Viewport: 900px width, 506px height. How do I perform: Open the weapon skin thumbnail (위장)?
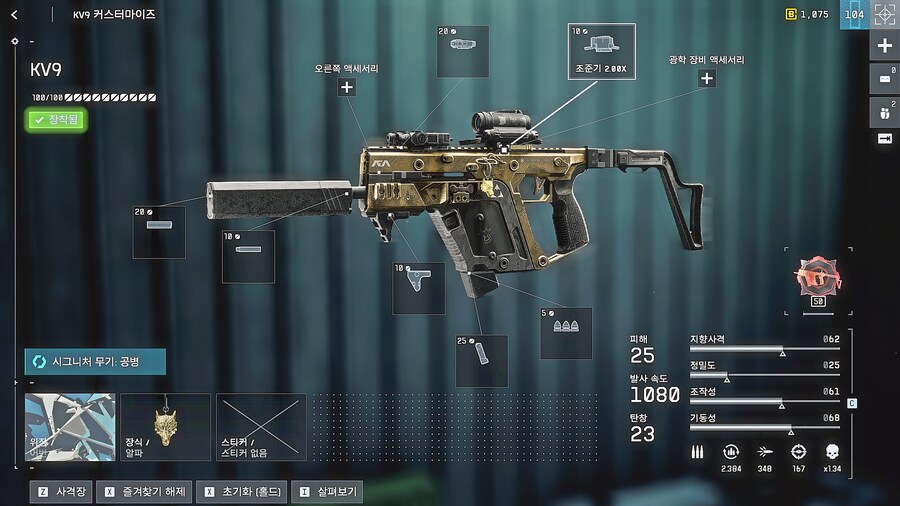pos(70,427)
